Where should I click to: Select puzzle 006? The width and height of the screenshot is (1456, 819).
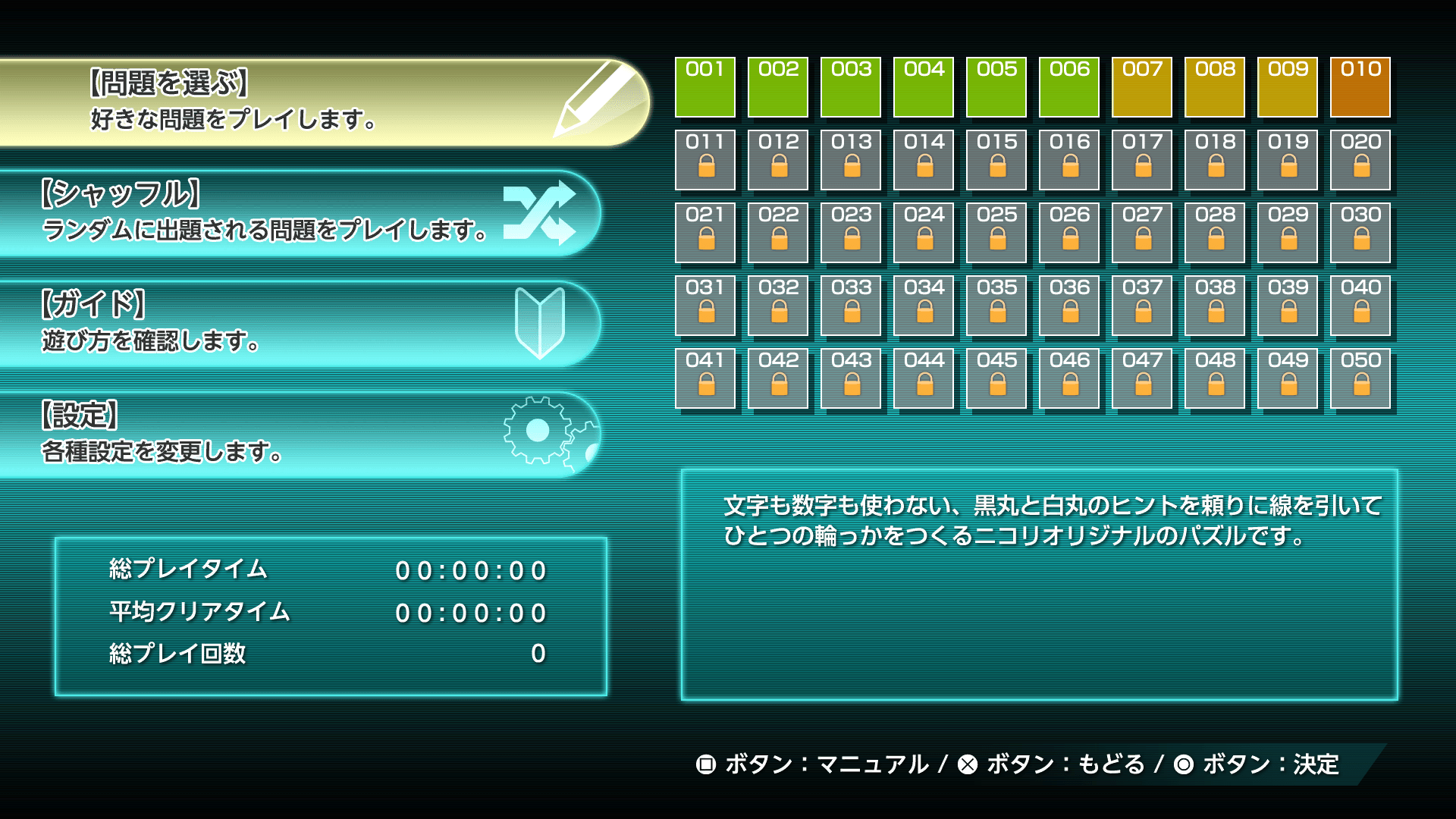coord(1068,87)
